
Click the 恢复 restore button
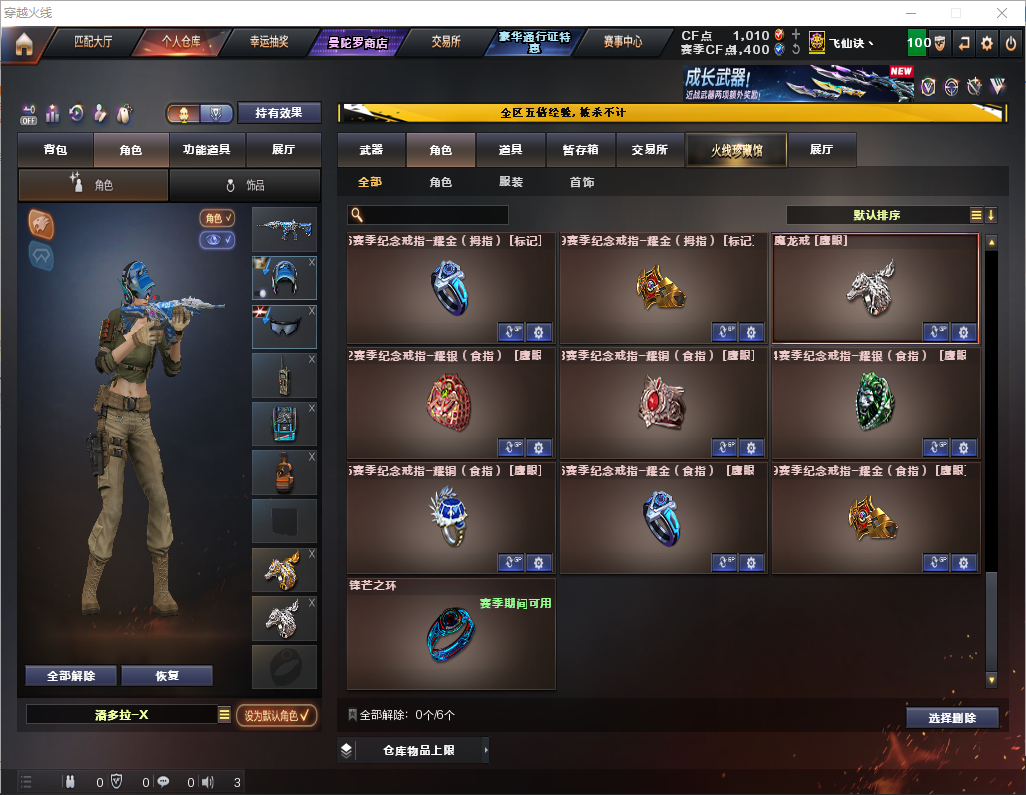167,676
